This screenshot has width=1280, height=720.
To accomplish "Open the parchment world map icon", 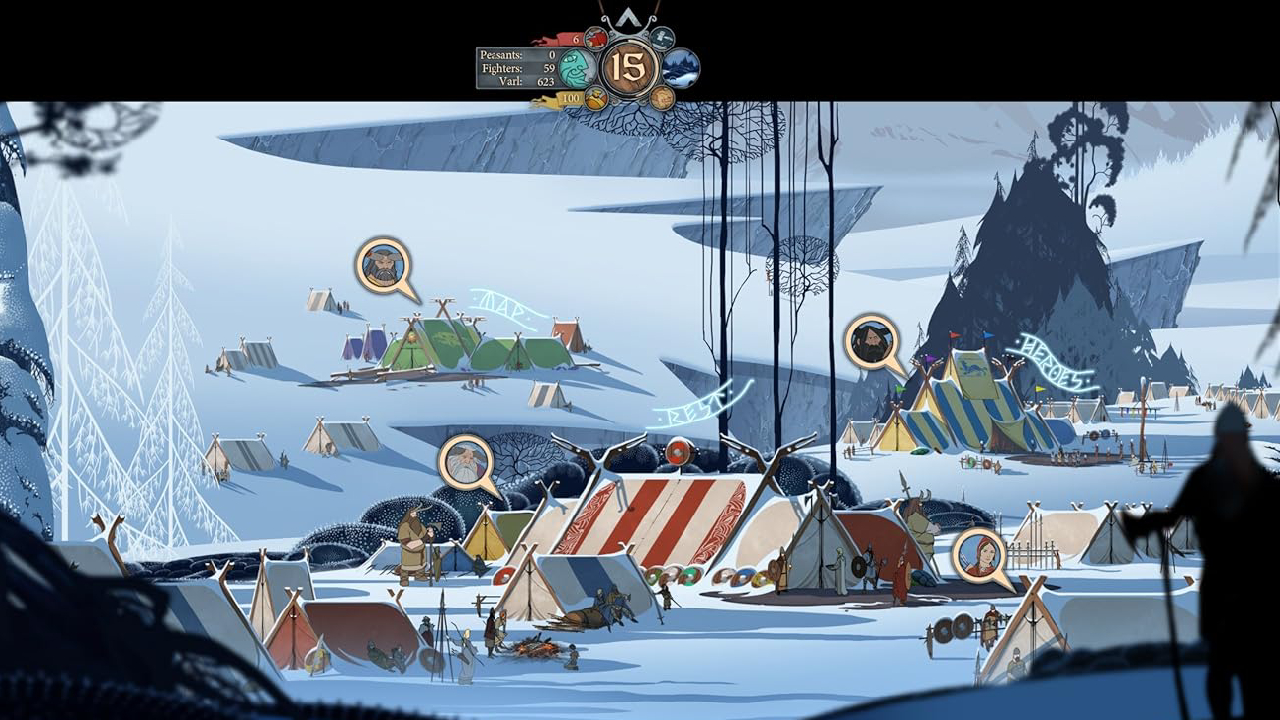I will pyautogui.click(x=662, y=97).
